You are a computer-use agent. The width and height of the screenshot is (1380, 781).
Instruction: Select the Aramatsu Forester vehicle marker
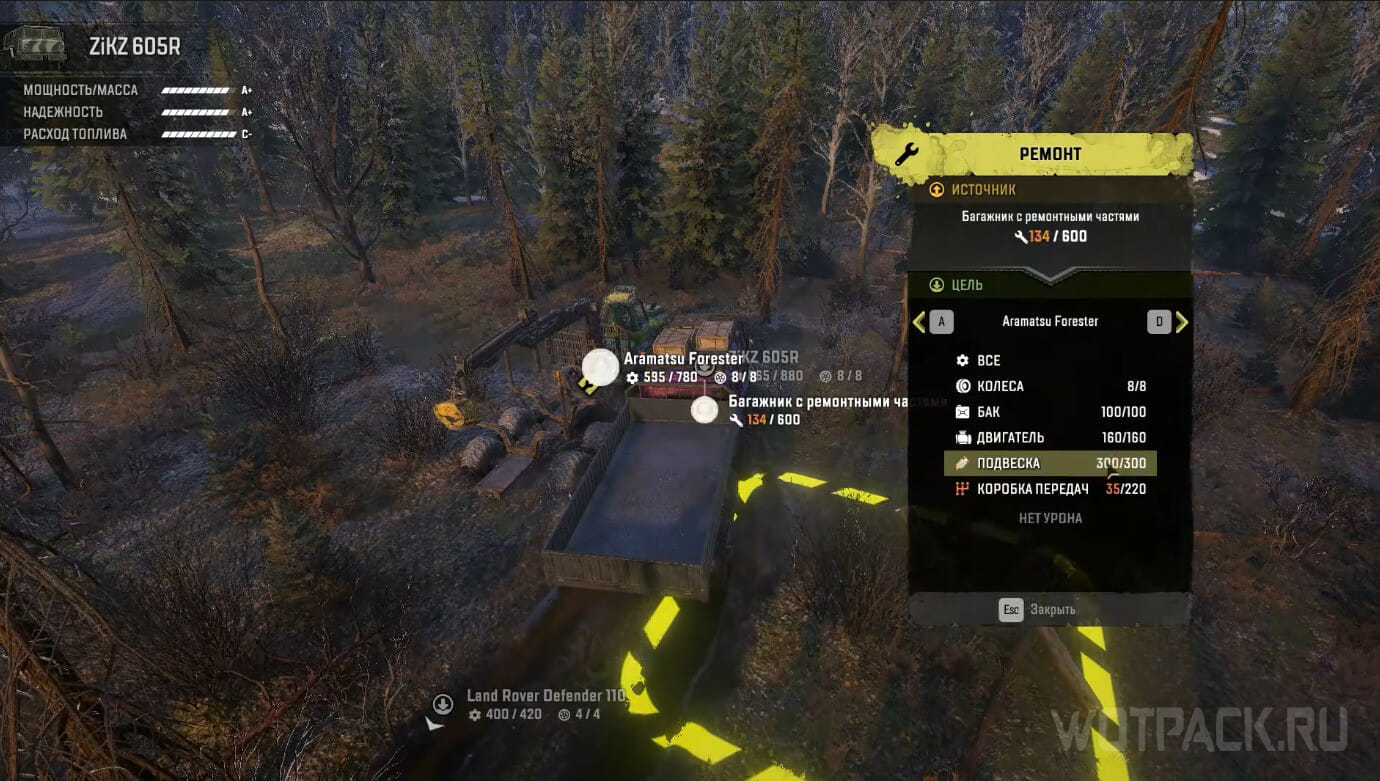601,367
